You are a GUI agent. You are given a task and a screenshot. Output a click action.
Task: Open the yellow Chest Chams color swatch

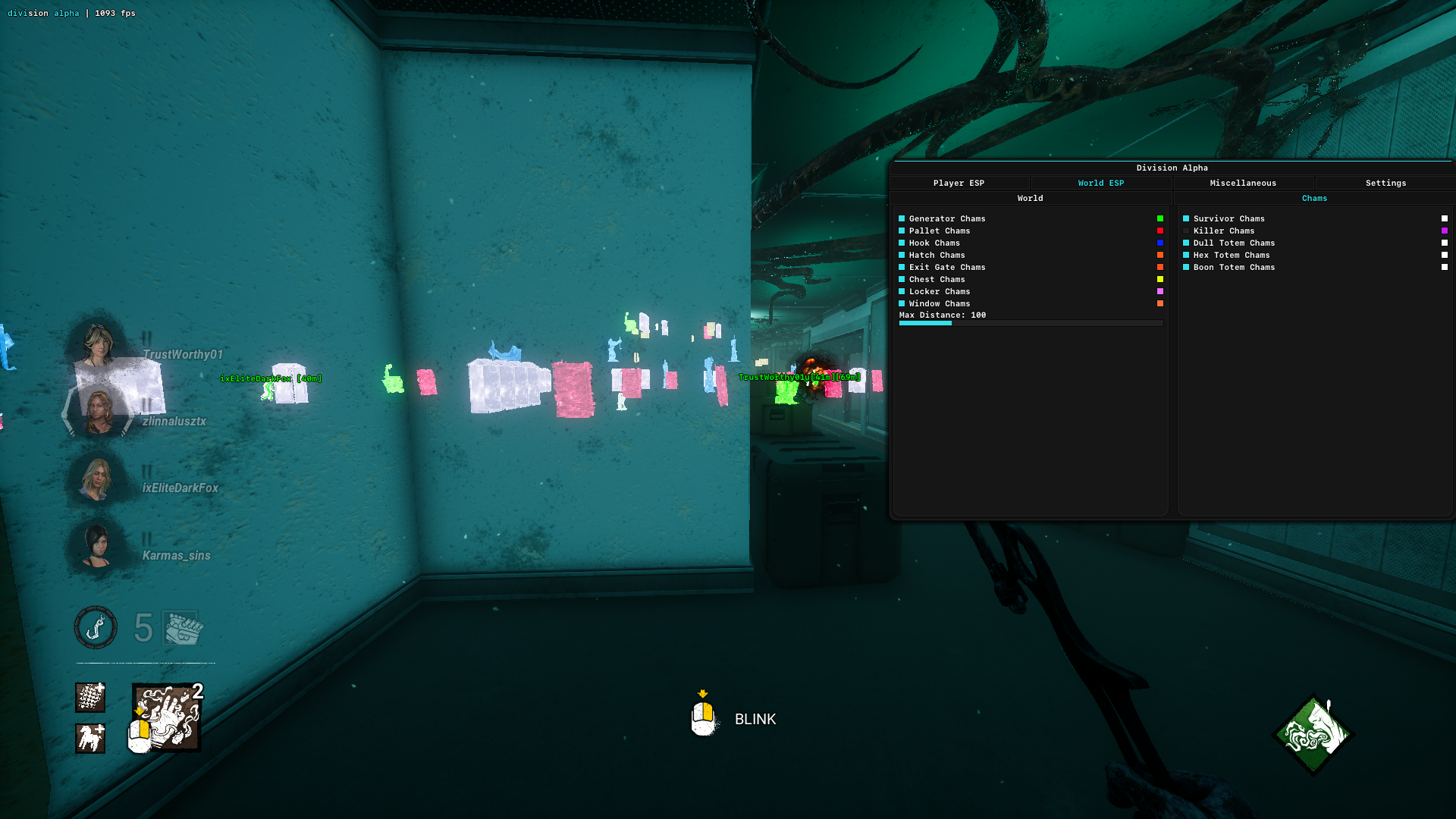click(x=1159, y=279)
